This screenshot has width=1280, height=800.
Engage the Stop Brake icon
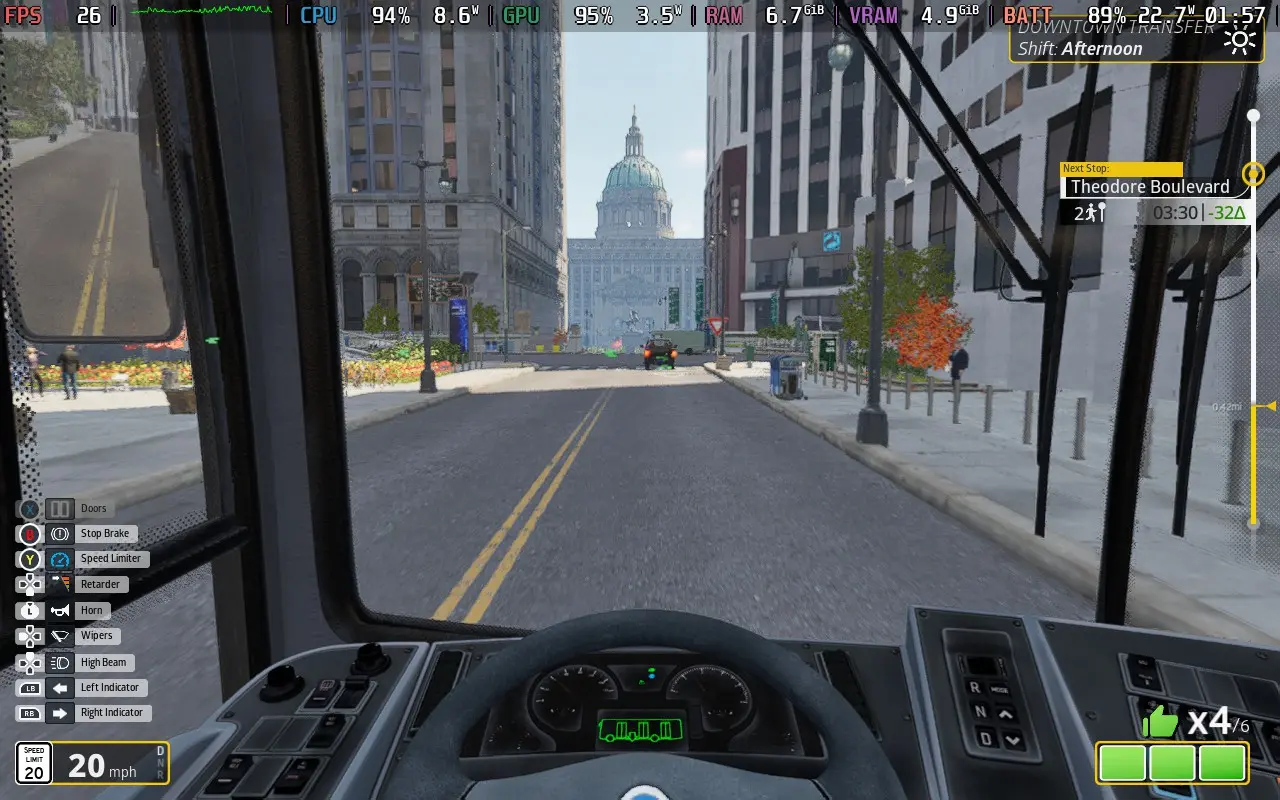[58, 533]
